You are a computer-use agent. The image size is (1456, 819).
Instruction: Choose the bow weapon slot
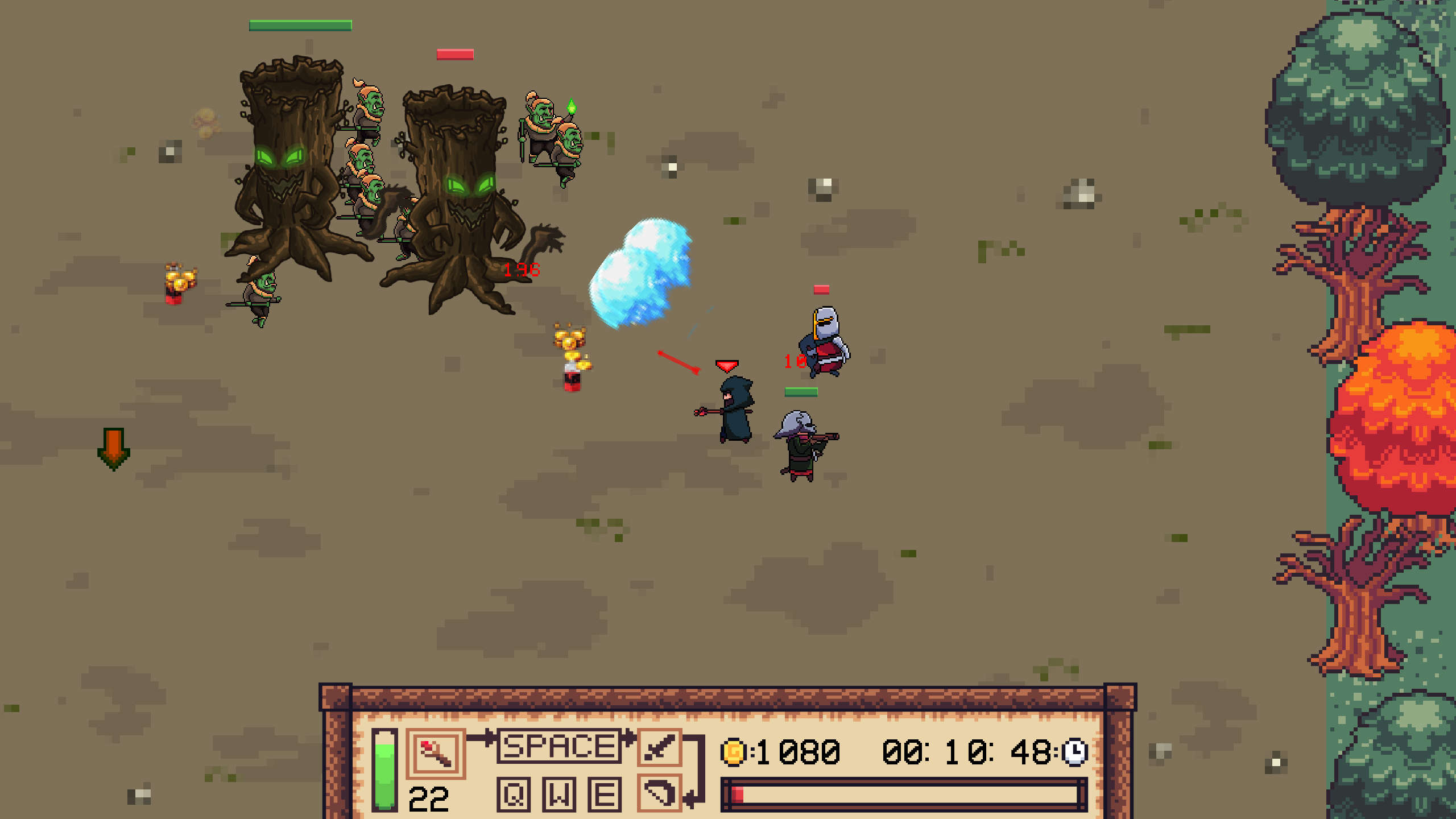click(659, 792)
